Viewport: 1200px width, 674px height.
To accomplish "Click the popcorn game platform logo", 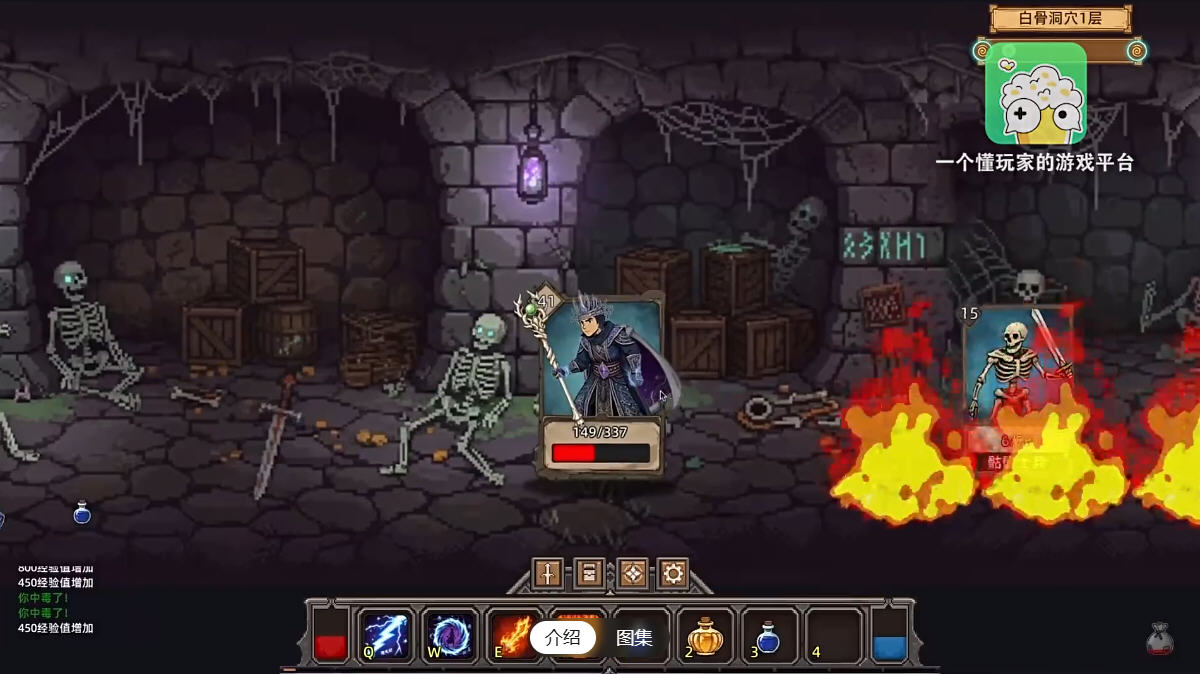I will click(1035, 93).
